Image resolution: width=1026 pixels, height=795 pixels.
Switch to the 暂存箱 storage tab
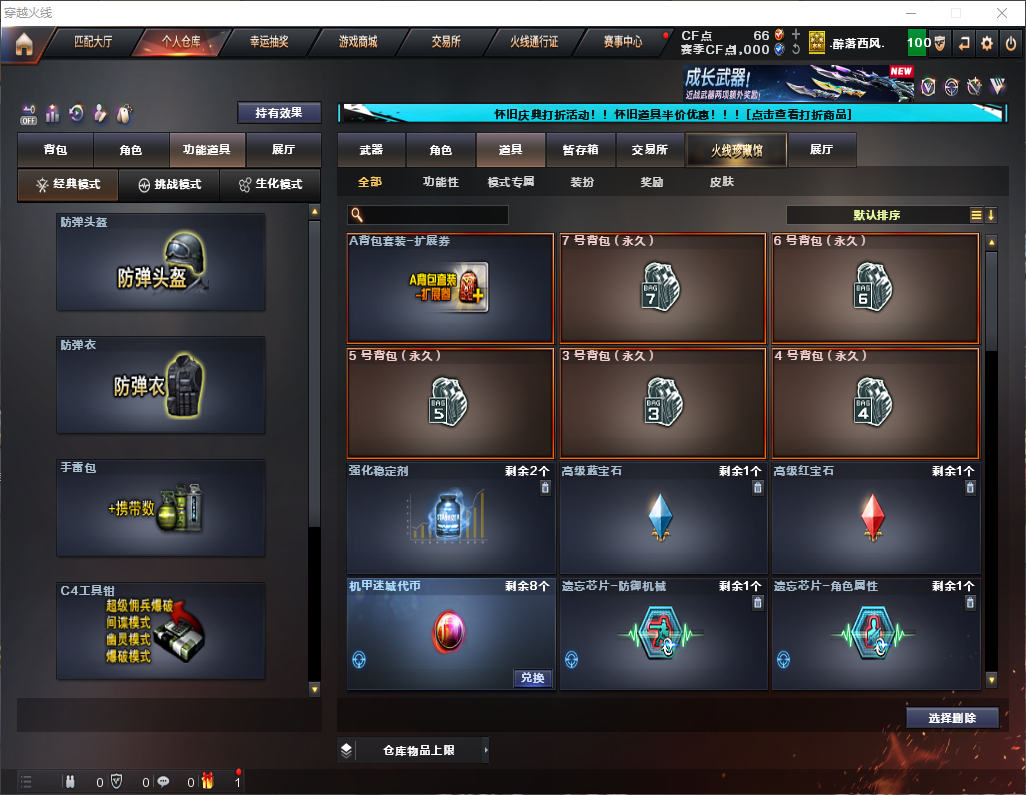point(581,150)
